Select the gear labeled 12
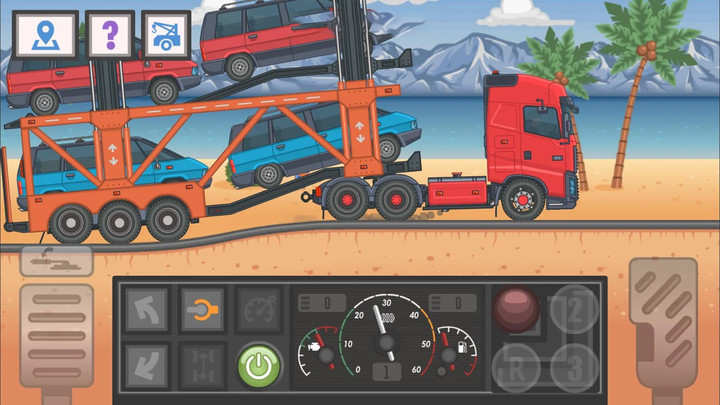720x405 pixels. 575,308
